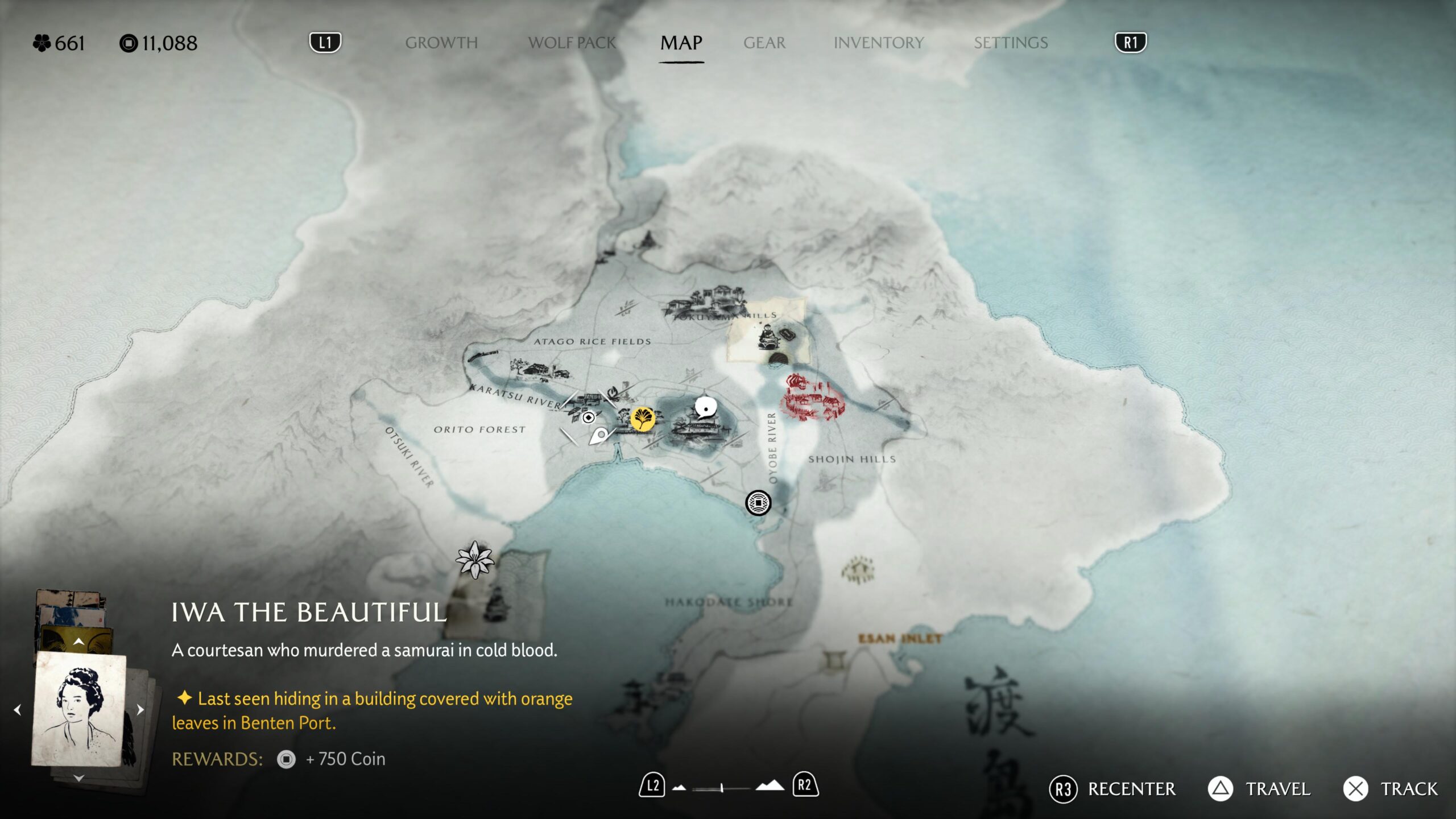Go to the previous card with left arrow
This screenshot has width=1456, height=819.
18,709
